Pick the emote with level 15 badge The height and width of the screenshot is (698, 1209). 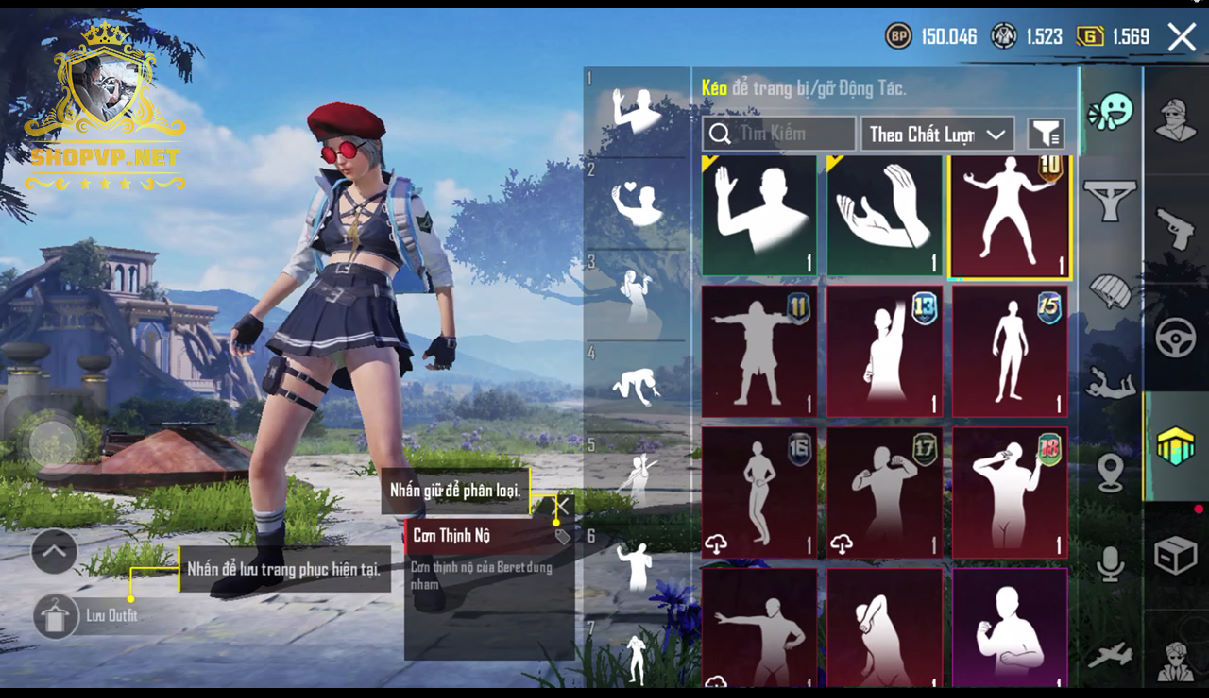pyautogui.click(x=1009, y=351)
